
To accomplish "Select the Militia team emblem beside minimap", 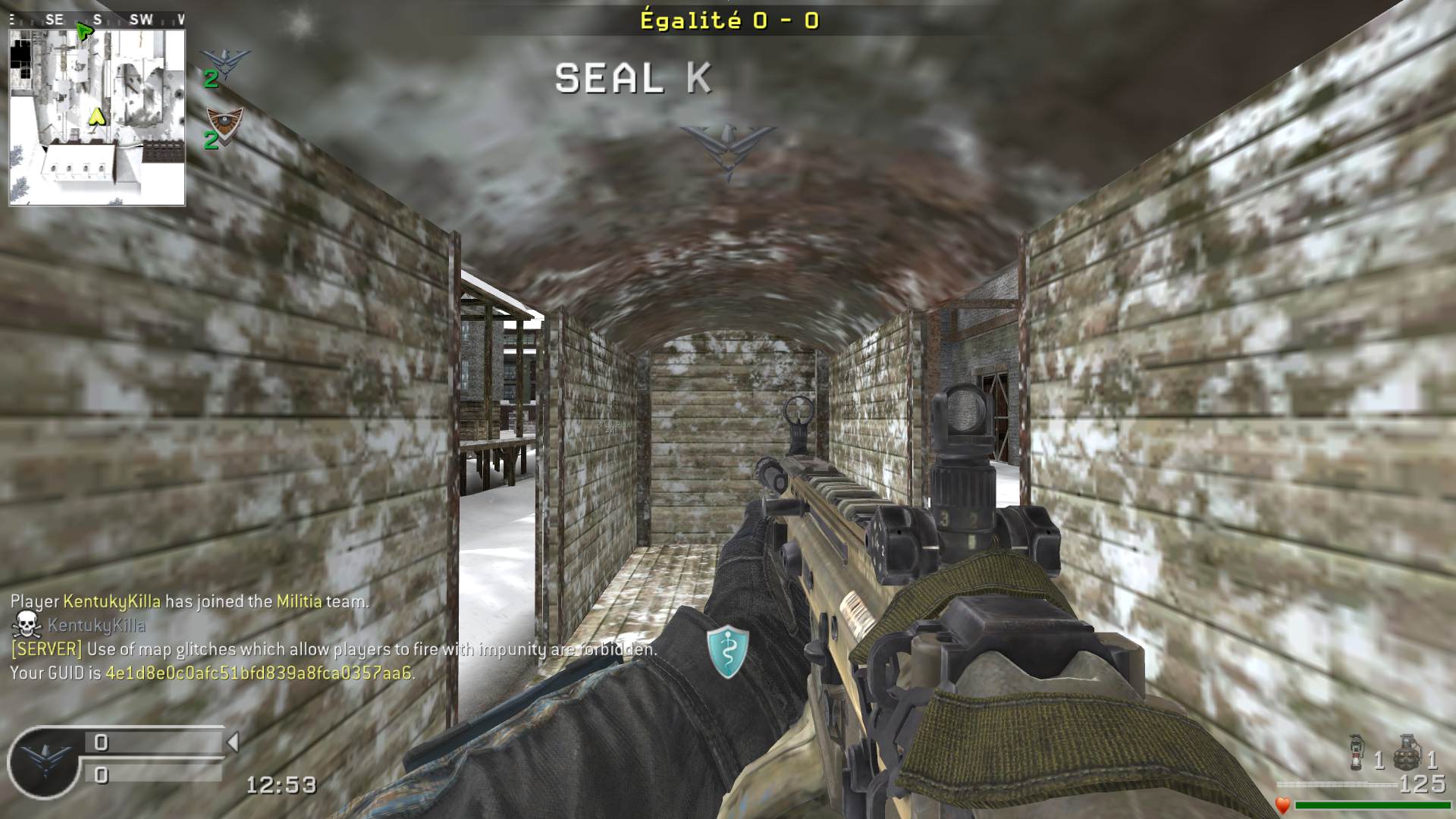I will (x=225, y=123).
